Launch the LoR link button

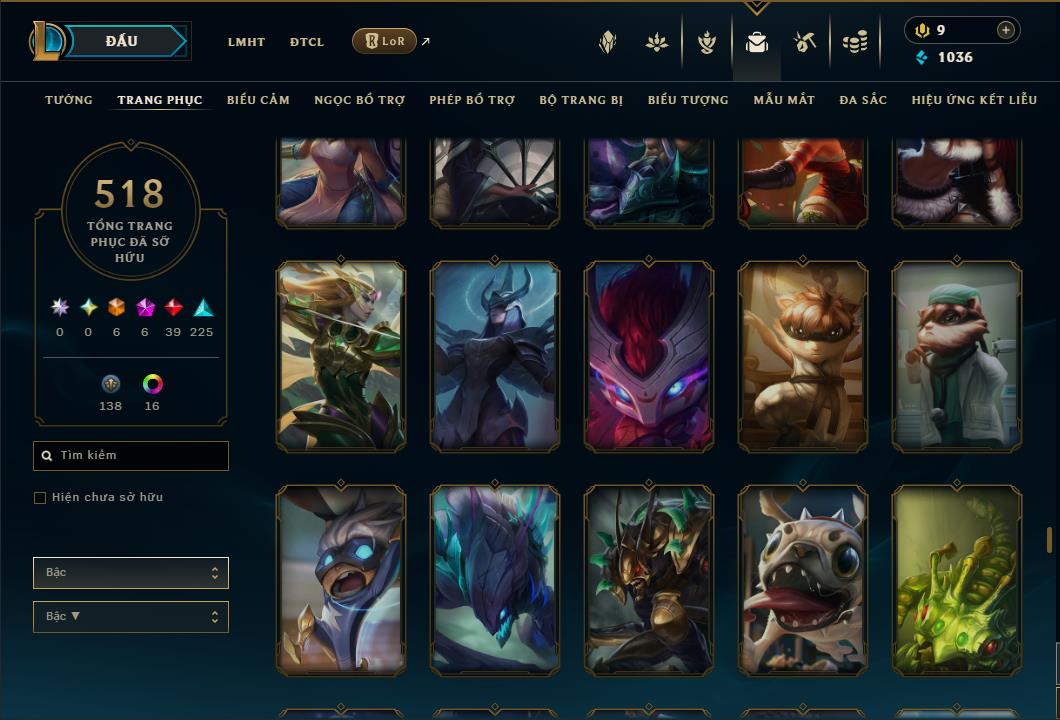point(384,41)
